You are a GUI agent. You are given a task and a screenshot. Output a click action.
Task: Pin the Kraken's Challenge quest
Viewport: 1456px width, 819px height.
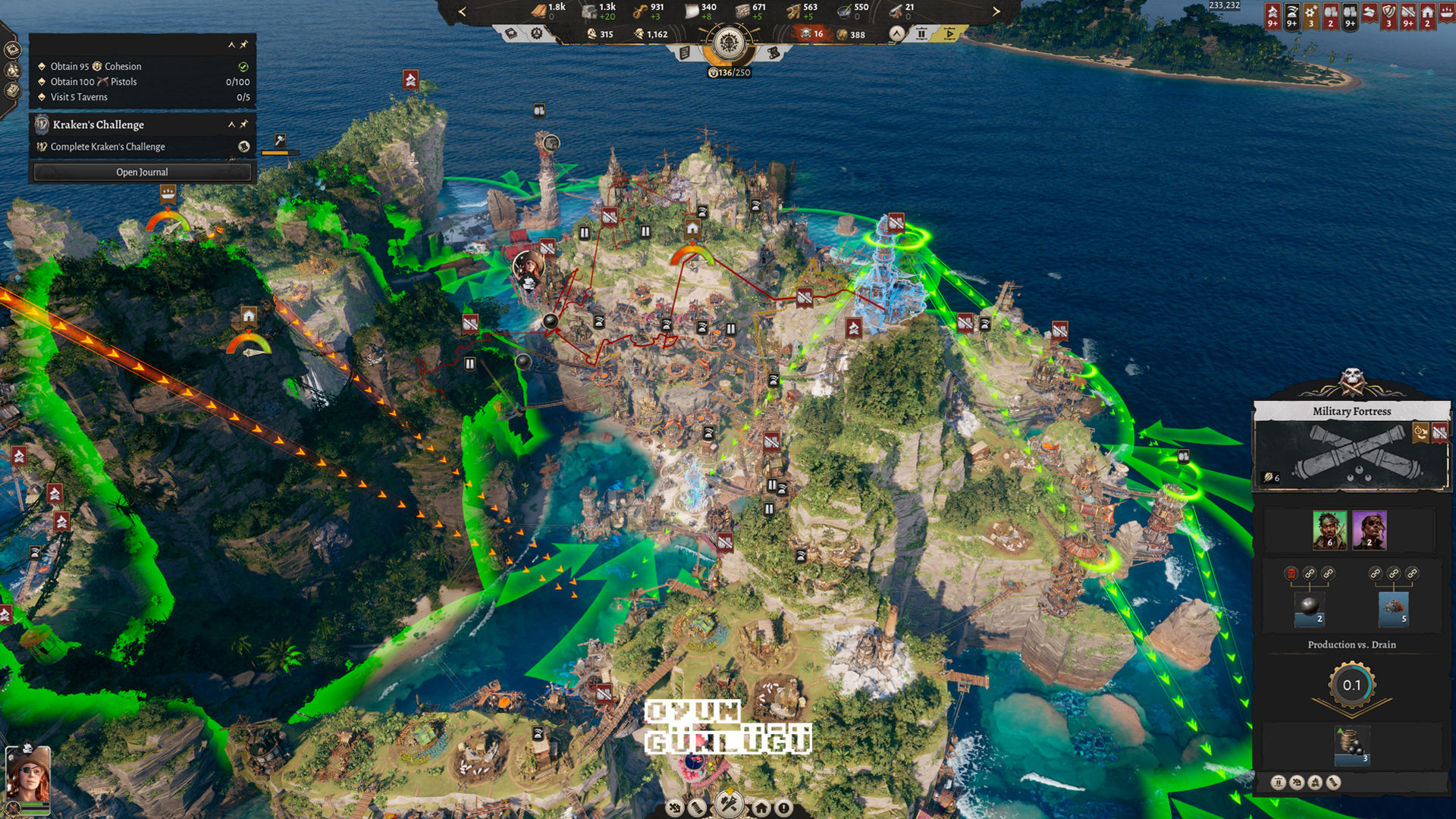coord(244,124)
